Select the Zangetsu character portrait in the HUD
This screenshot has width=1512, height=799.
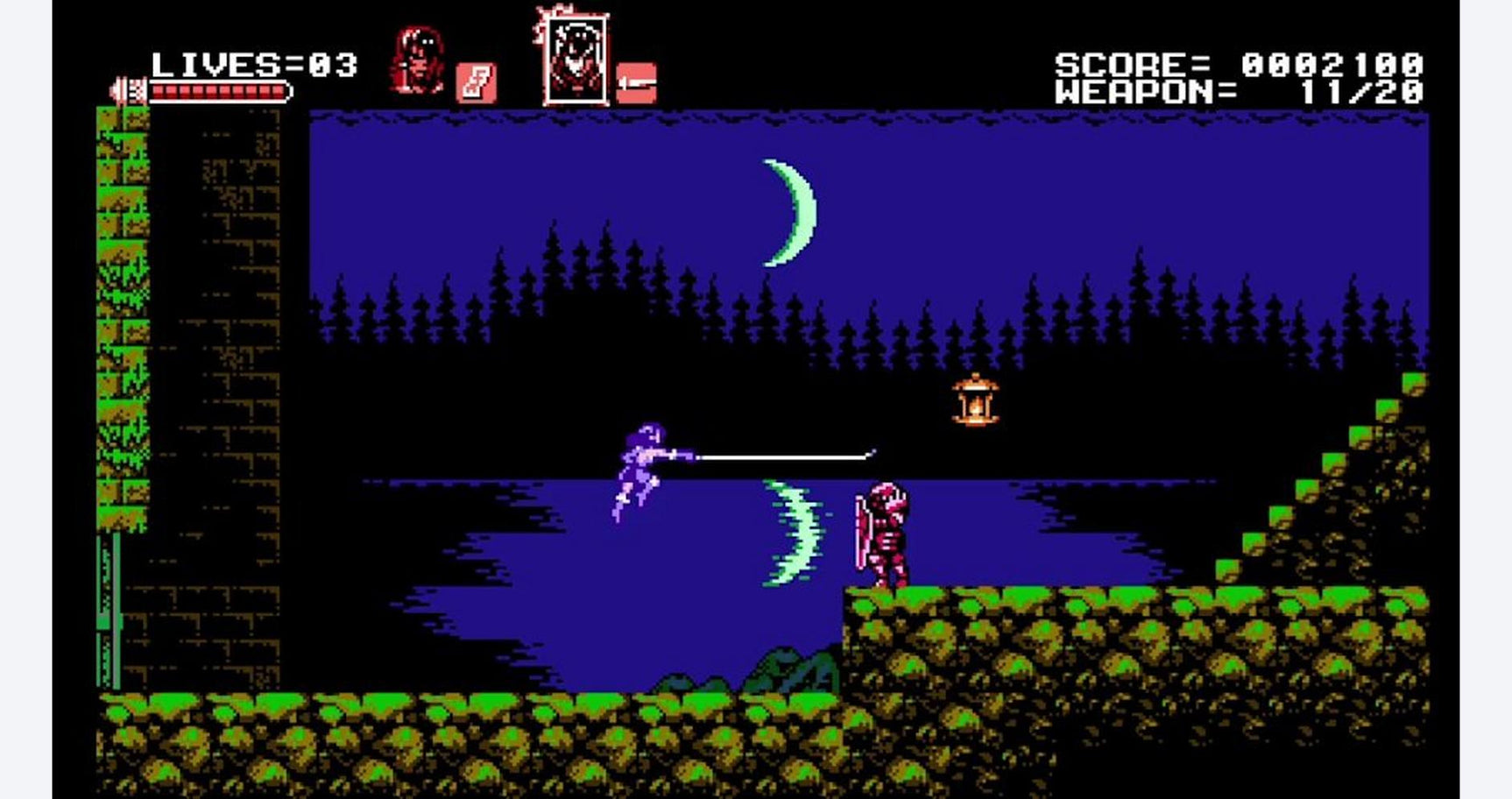tap(416, 54)
